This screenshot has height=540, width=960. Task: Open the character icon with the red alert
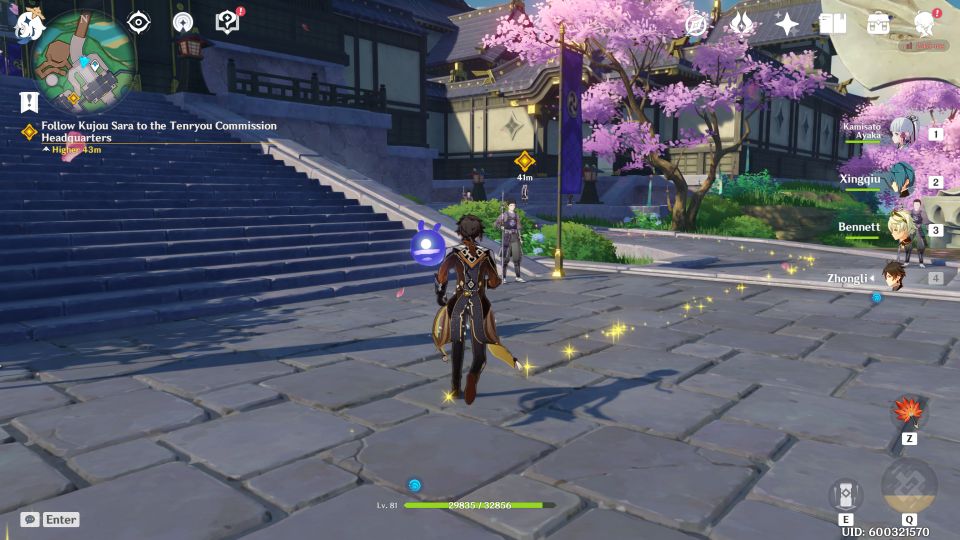(x=925, y=24)
